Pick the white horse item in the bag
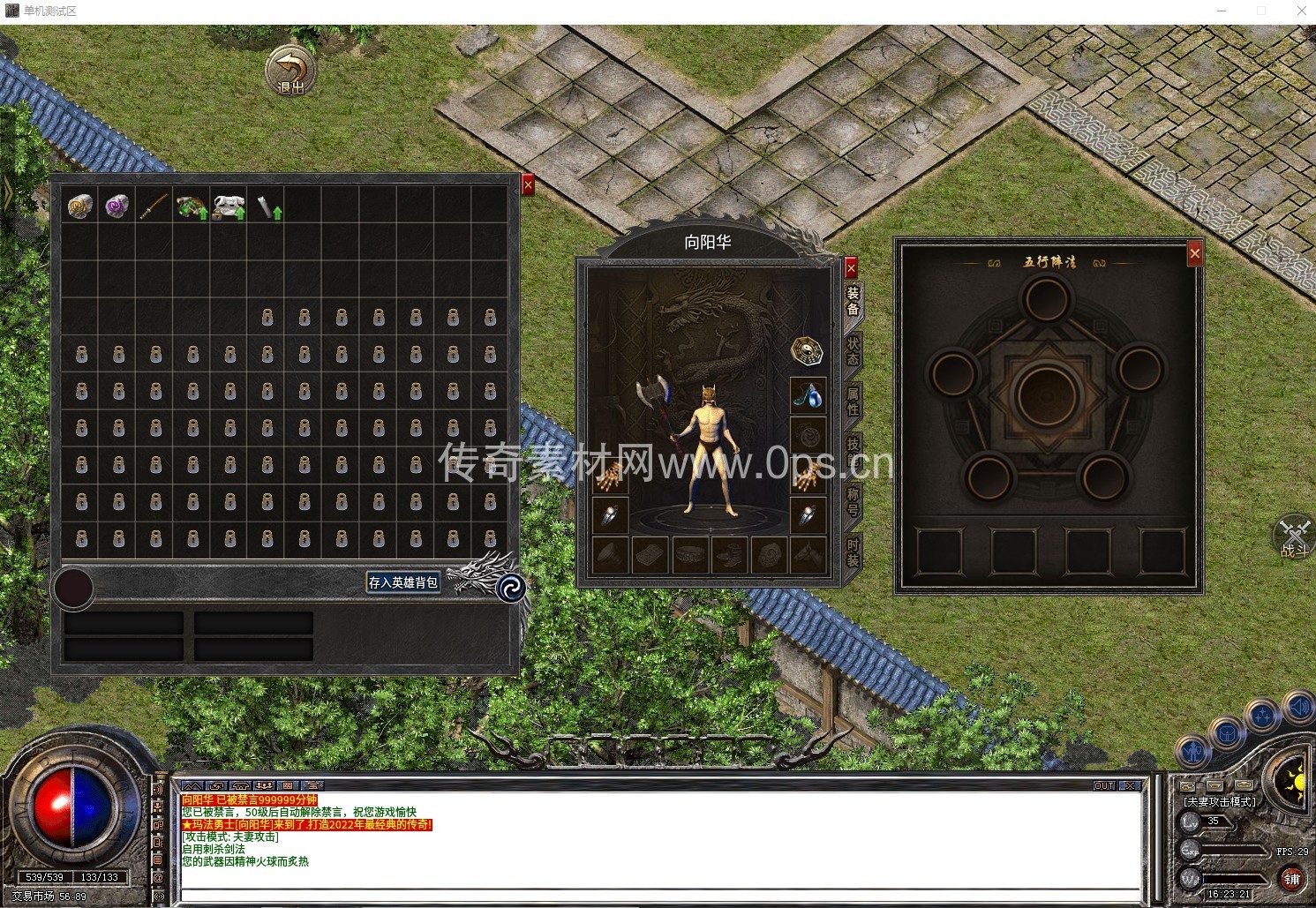Image resolution: width=1316 pixels, height=908 pixels. click(x=229, y=207)
